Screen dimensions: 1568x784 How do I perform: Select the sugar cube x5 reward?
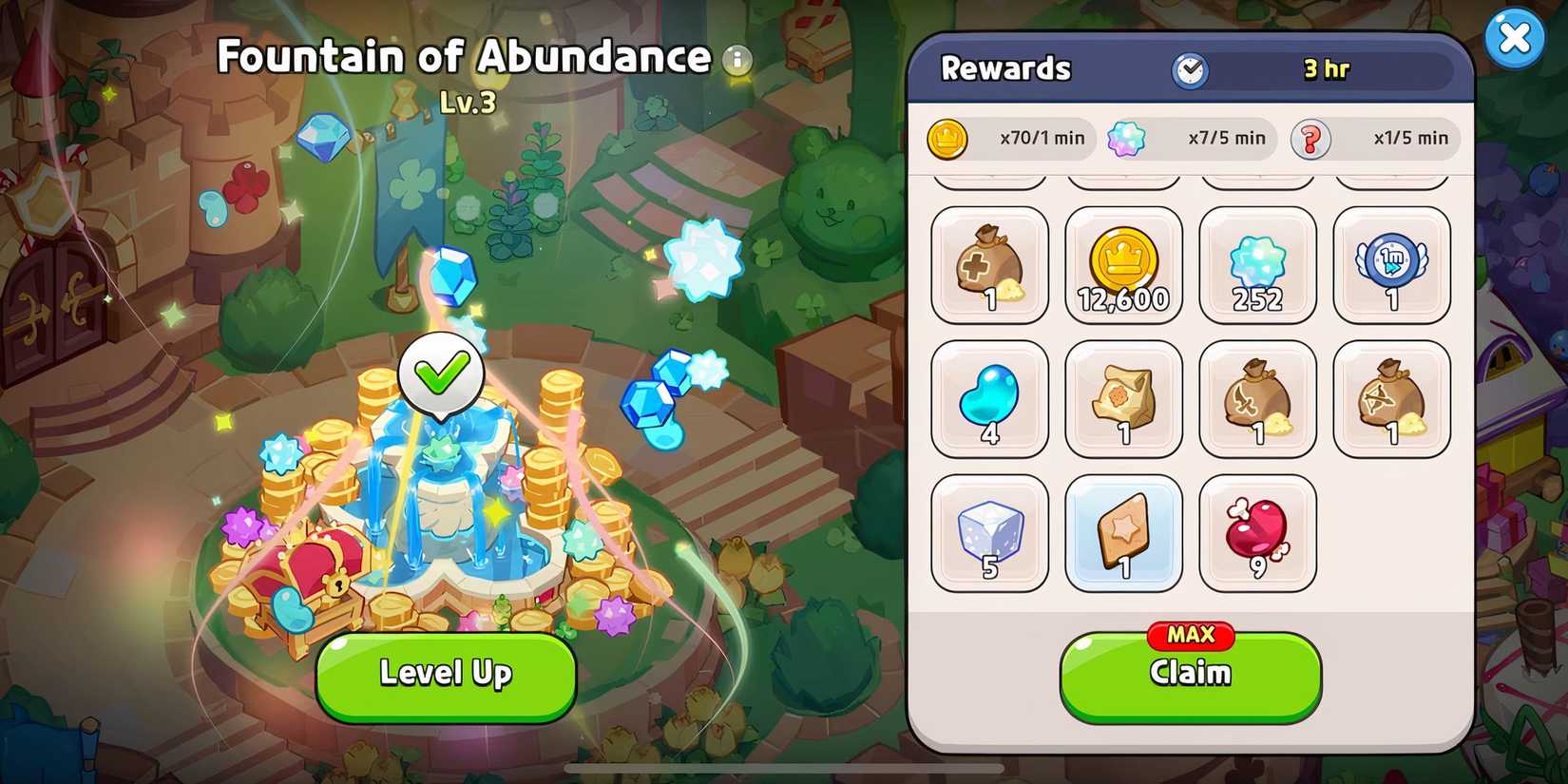pyautogui.click(x=989, y=532)
